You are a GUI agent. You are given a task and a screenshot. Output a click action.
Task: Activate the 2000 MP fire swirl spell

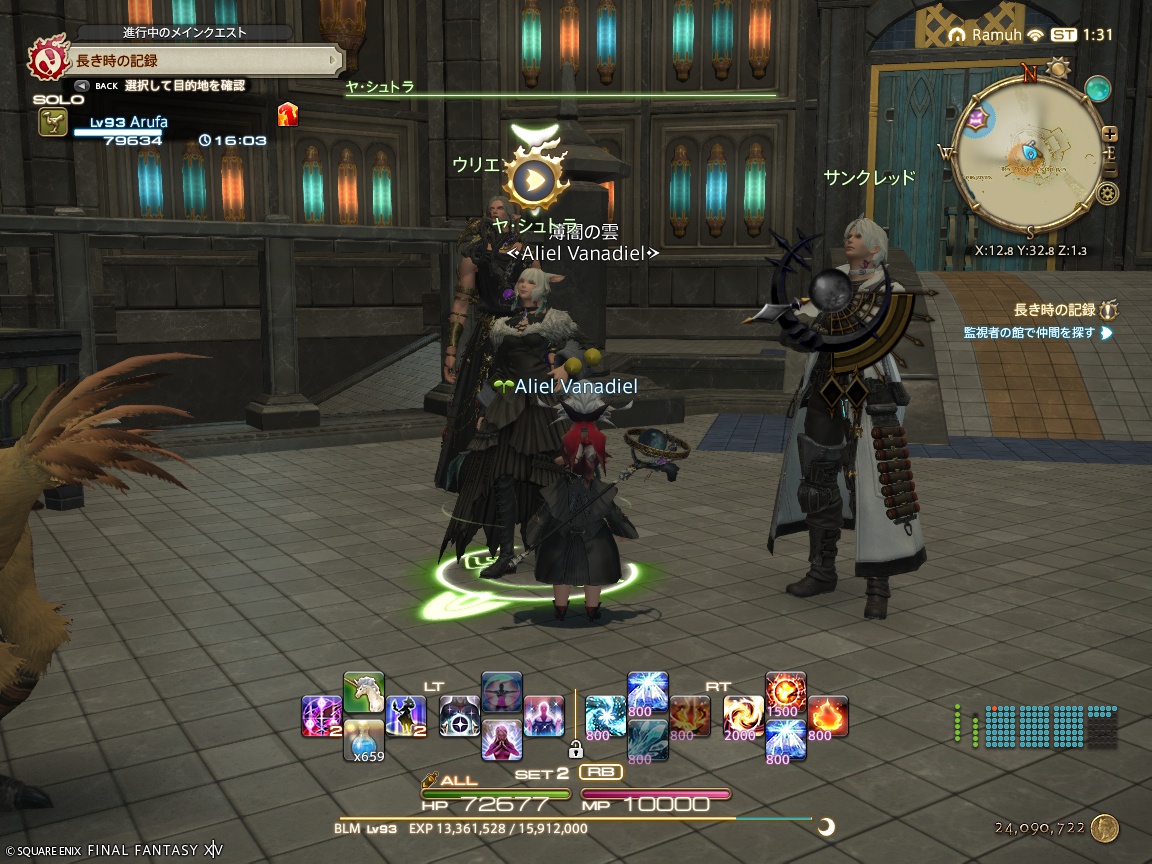(743, 716)
